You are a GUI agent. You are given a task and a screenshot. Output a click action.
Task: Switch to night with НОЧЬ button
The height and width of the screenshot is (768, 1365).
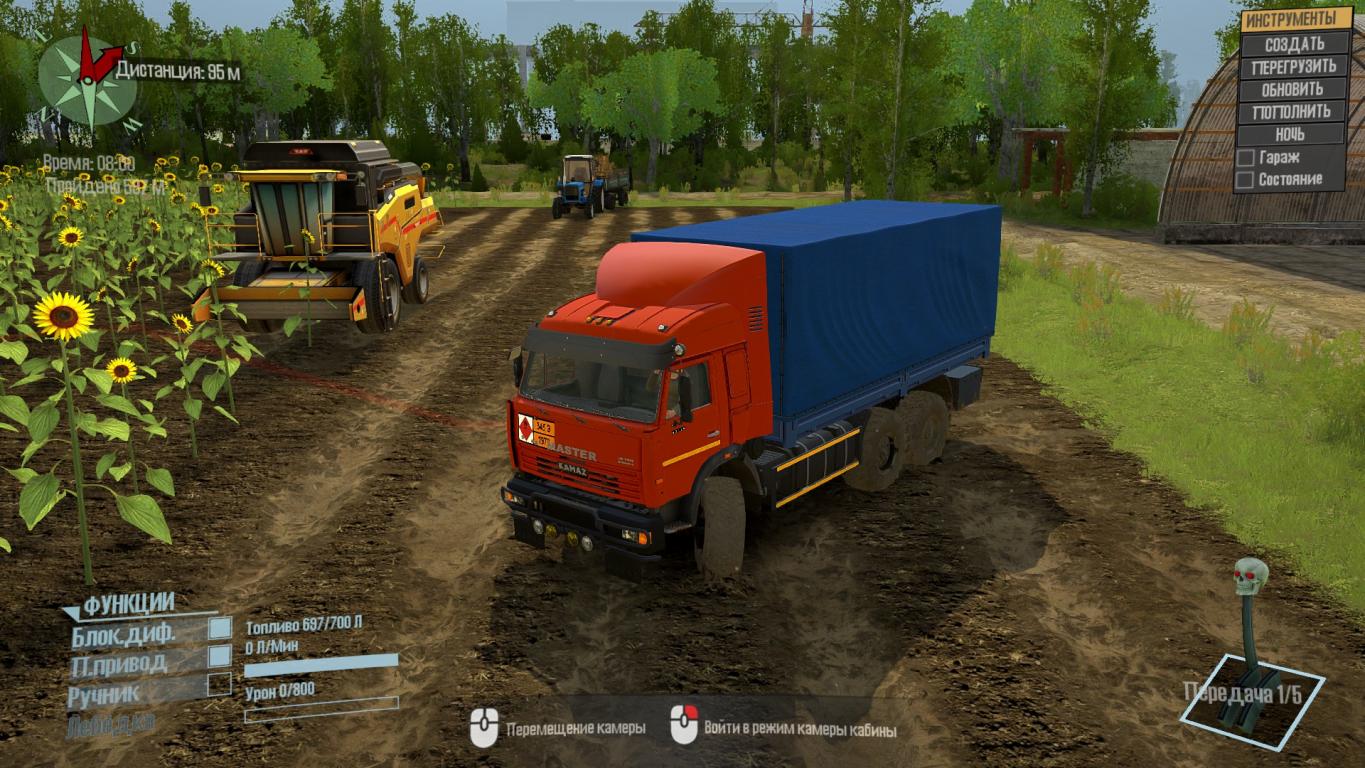1293,134
